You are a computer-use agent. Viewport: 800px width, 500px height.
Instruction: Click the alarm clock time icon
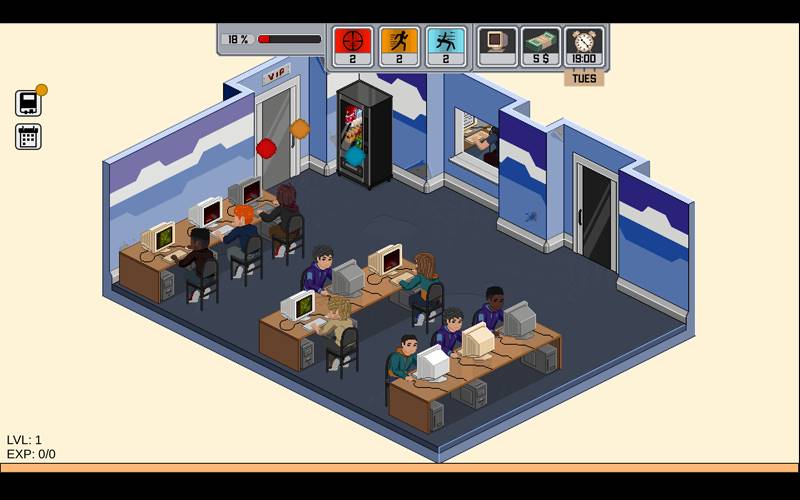pyautogui.click(x=584, y=46)
